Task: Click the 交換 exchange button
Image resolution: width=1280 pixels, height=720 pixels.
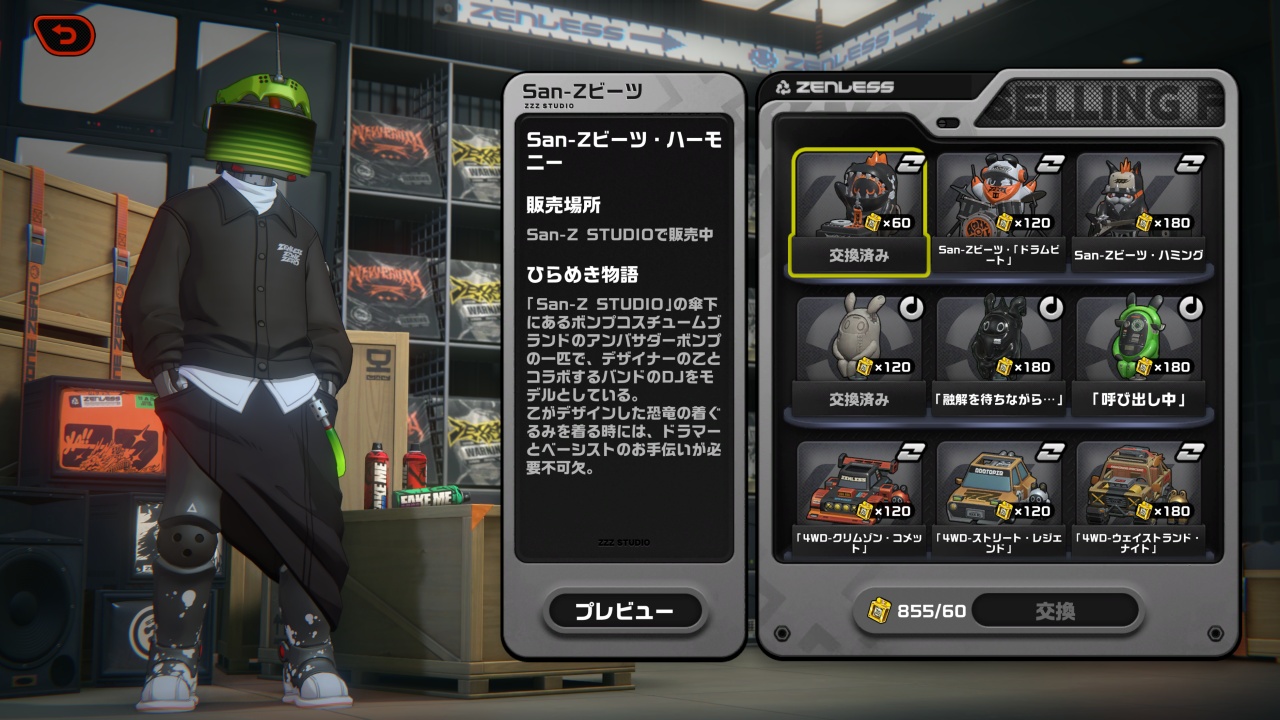Action: coord(1055,611)
